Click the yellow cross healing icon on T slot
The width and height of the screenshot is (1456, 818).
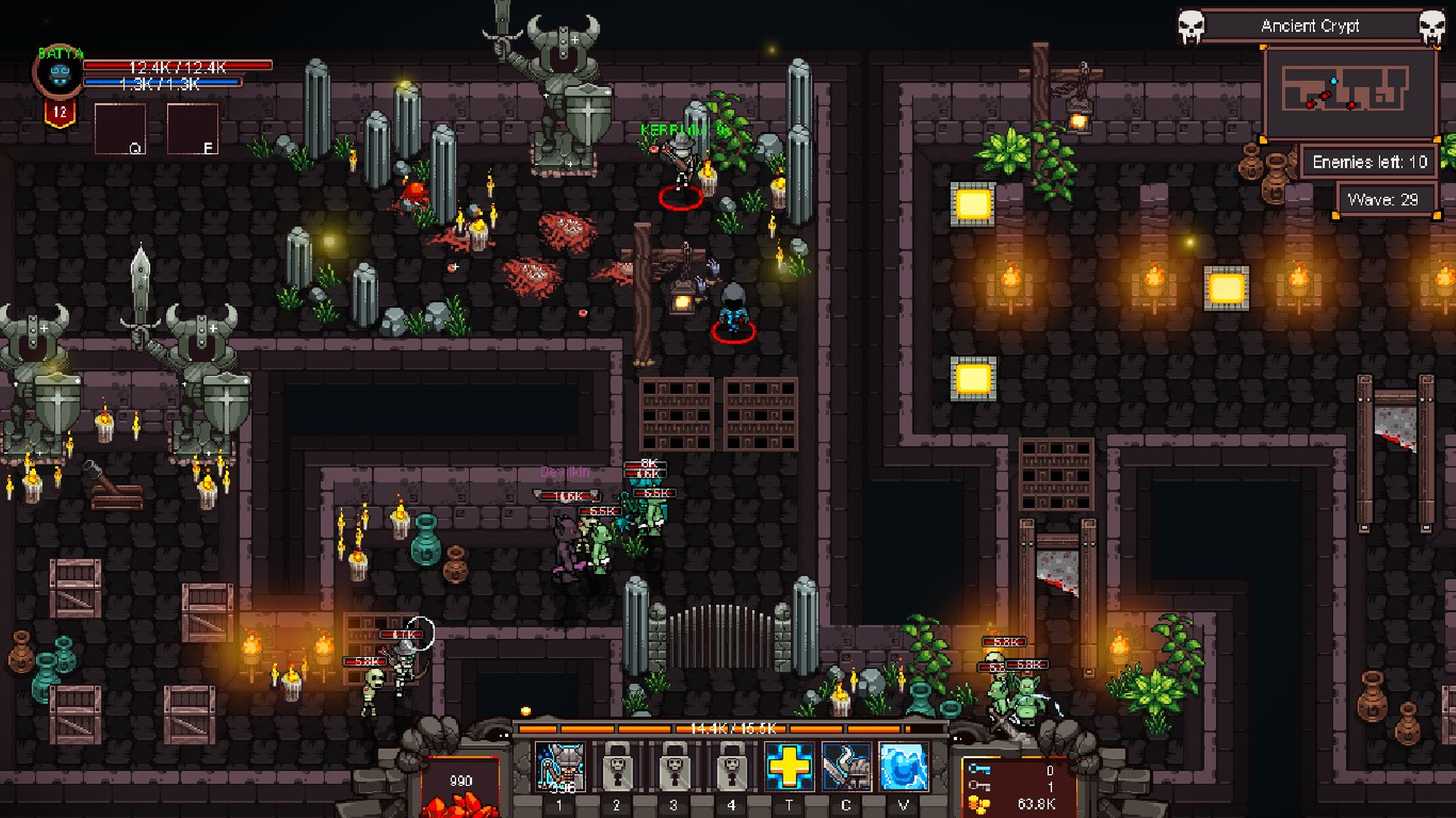pos(789,767)
